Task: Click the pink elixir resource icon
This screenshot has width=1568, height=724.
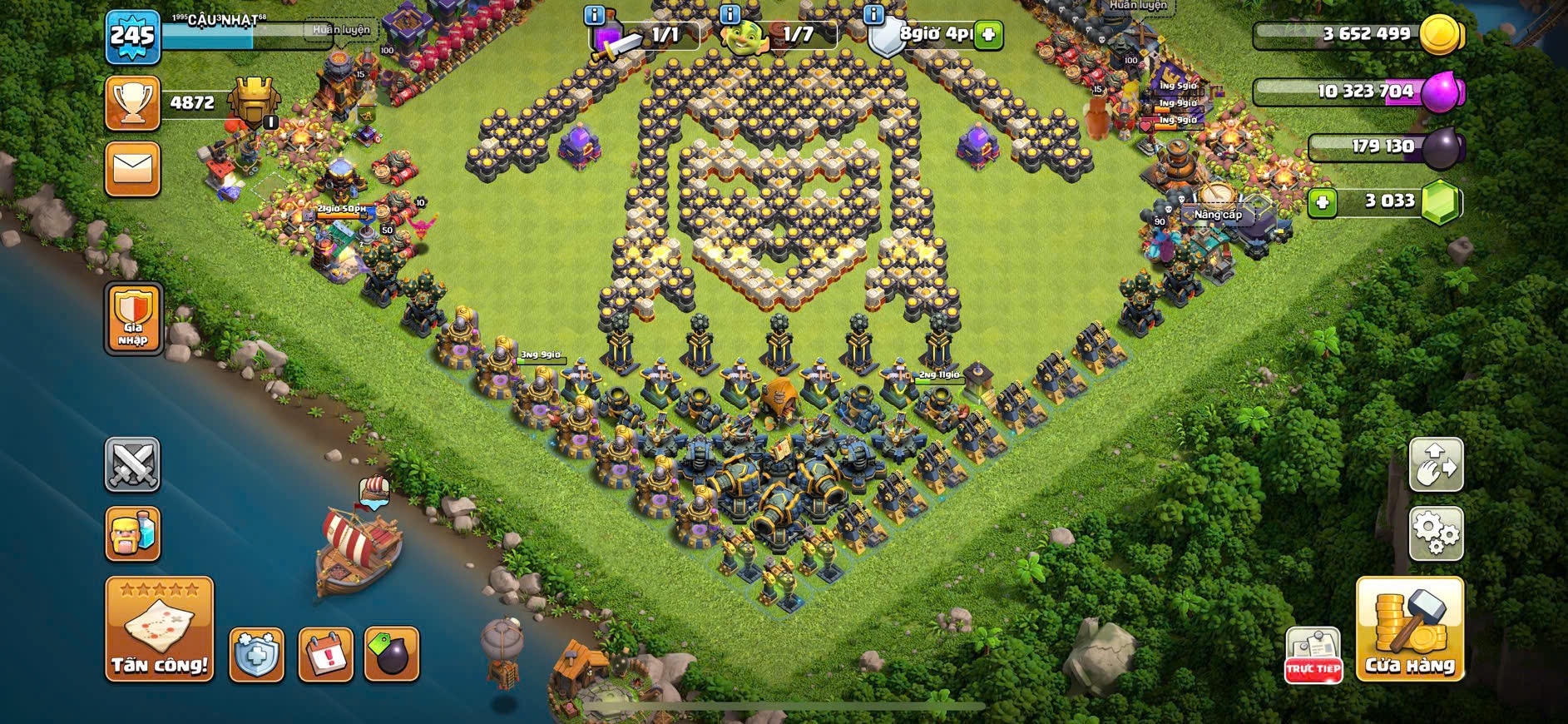Action: pos(1441,92)
